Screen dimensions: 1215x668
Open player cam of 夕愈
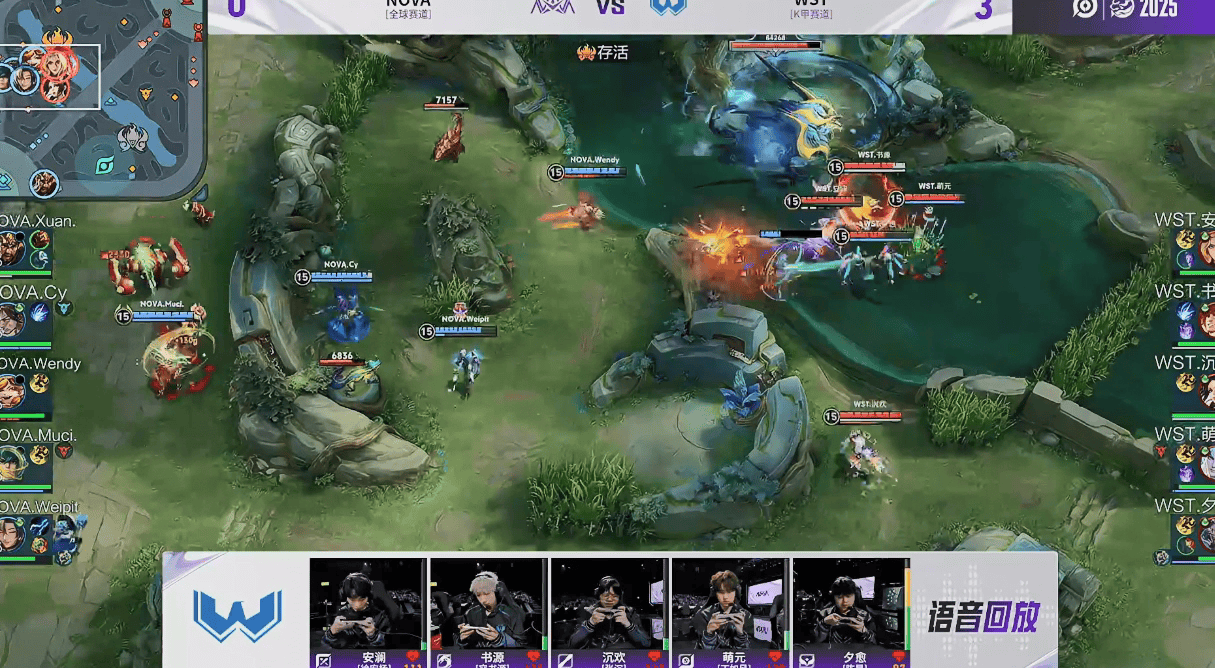(x=850, y=604)
